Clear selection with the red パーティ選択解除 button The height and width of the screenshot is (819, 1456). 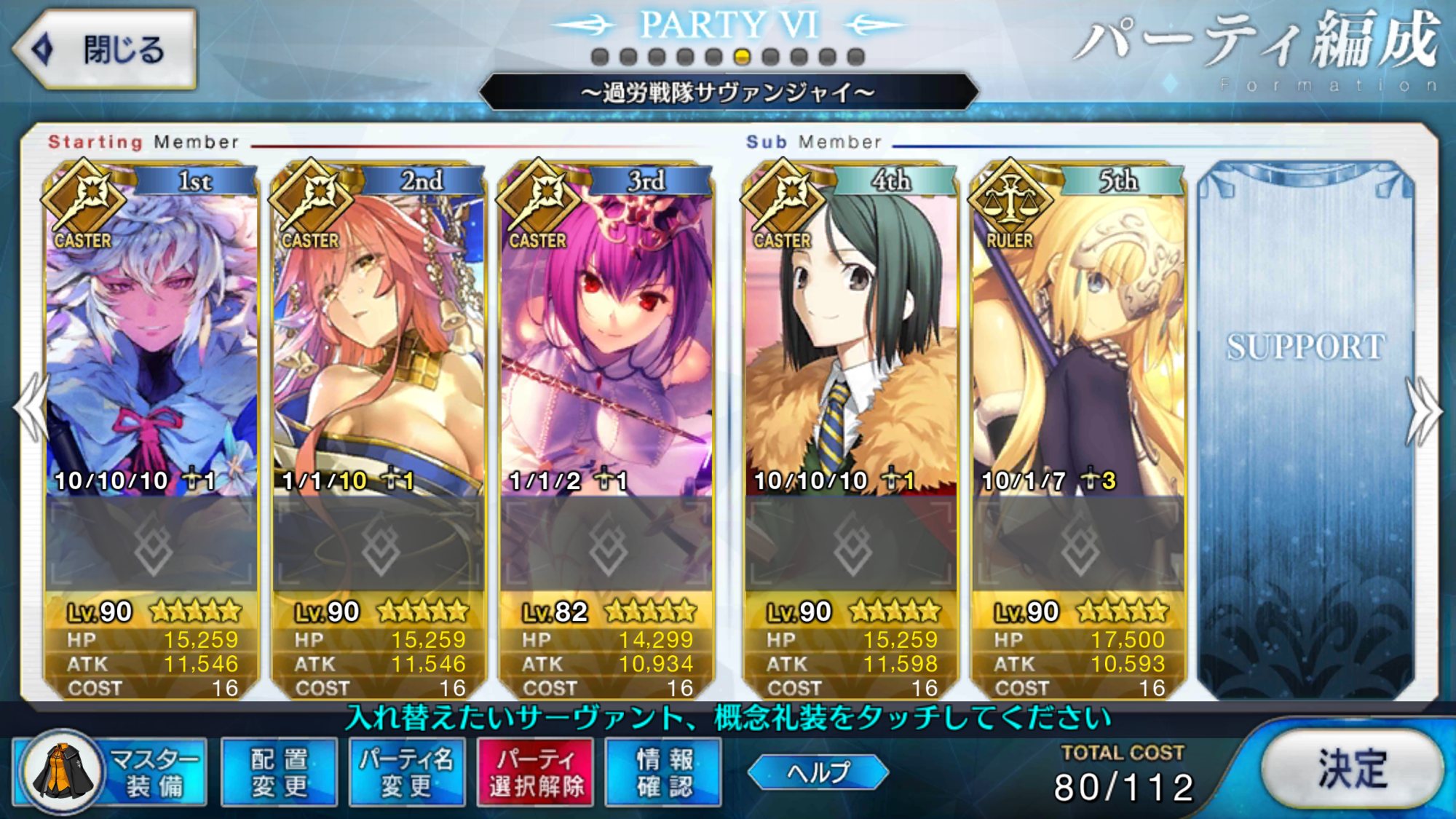[x=536, y=772]
